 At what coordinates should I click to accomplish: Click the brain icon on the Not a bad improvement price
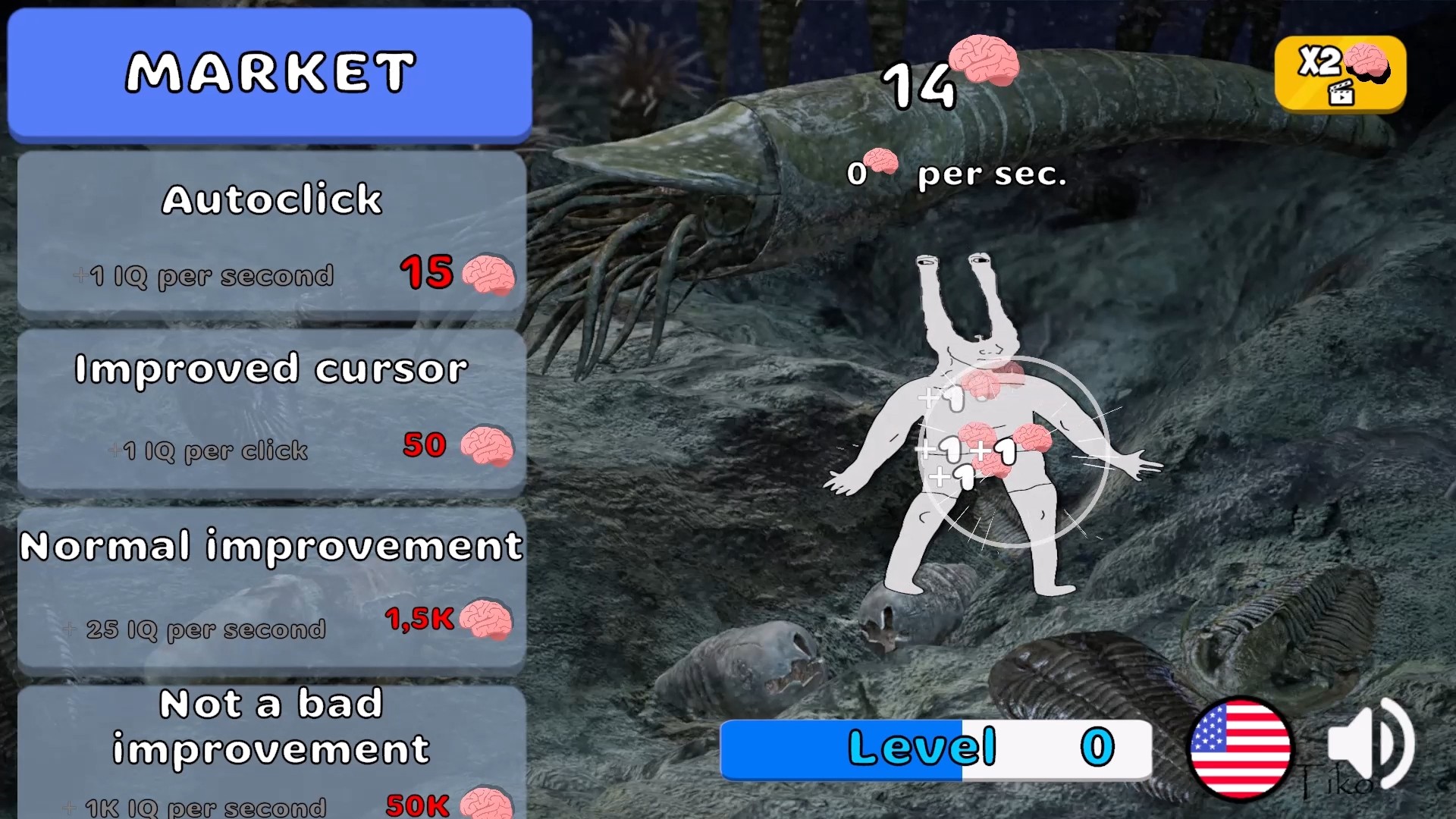coord(485,802)
